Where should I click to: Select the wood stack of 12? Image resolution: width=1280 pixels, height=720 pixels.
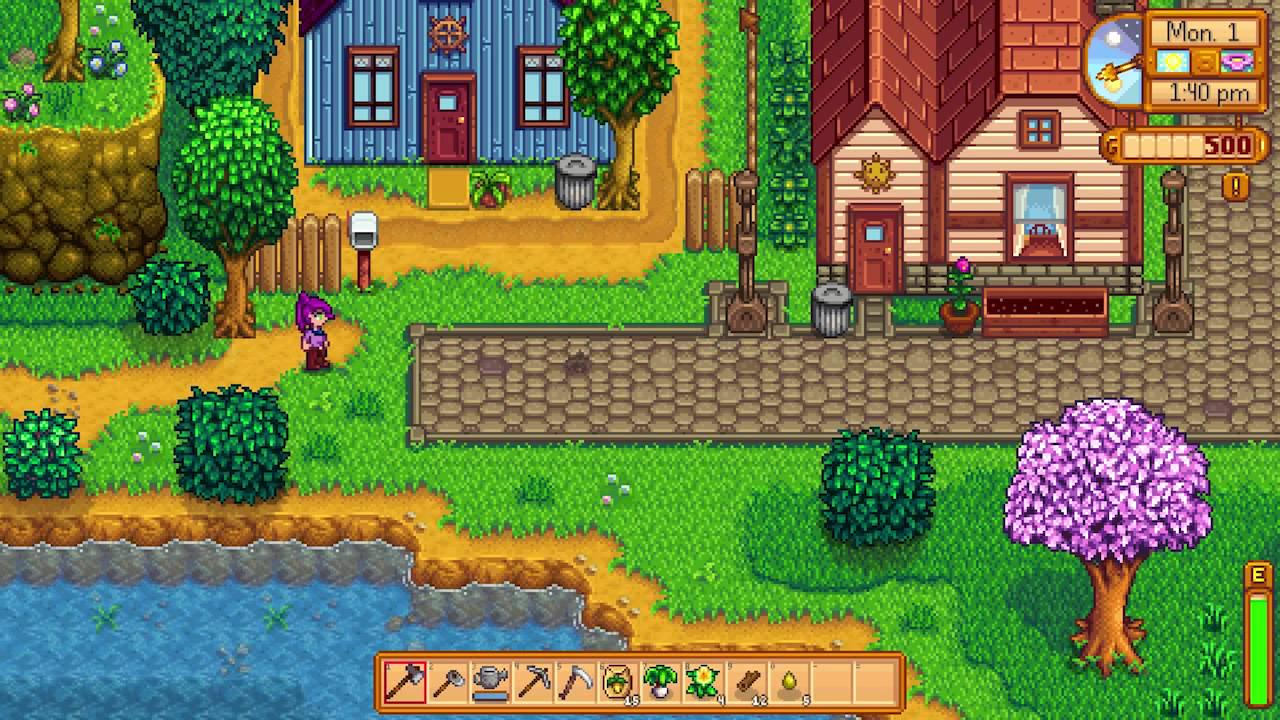click(x=748, y=683)
